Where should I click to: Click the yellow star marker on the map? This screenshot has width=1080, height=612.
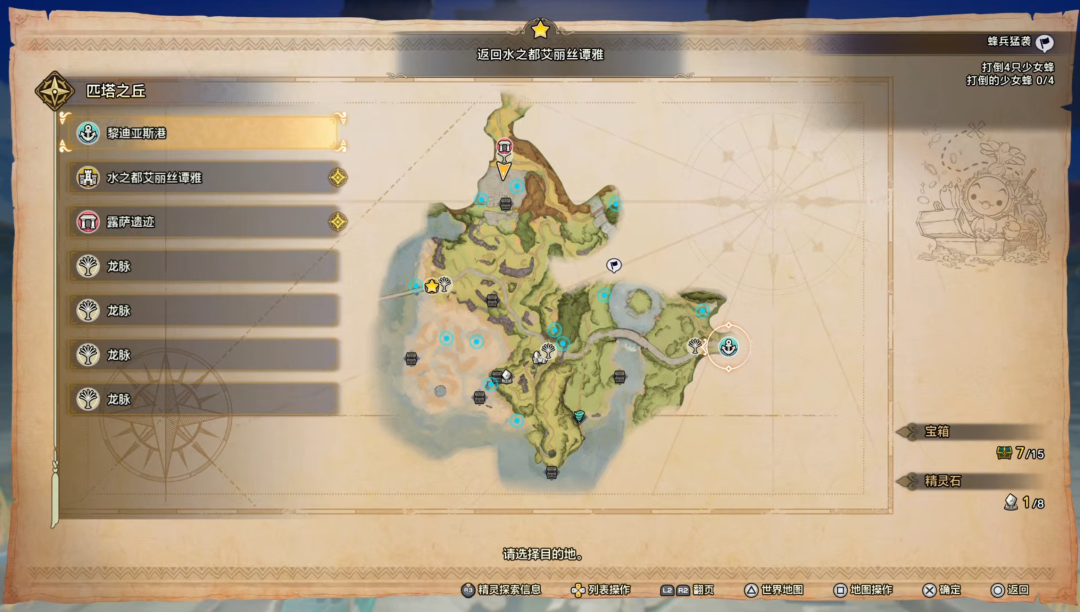(432, 285)
